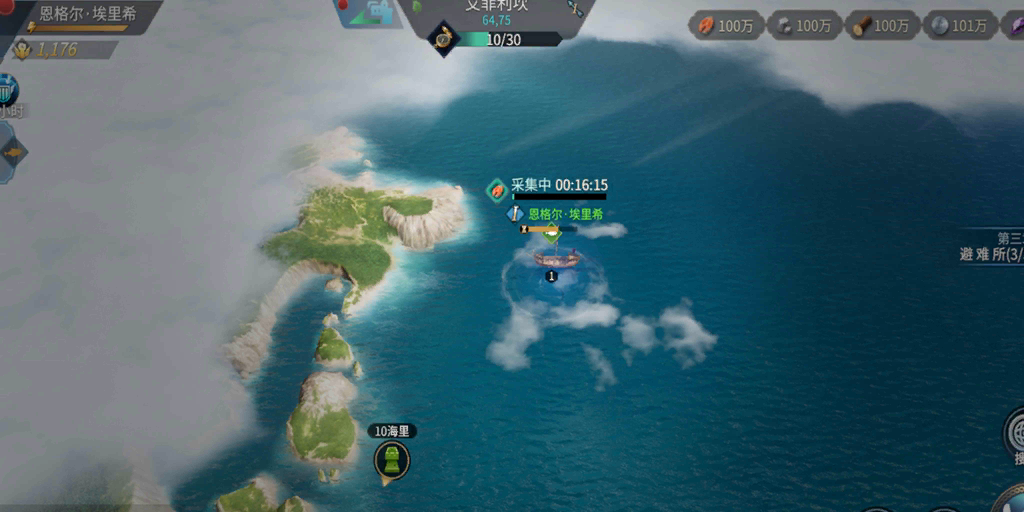Tap the compass icon beside 10/30

tap(442, 39)
